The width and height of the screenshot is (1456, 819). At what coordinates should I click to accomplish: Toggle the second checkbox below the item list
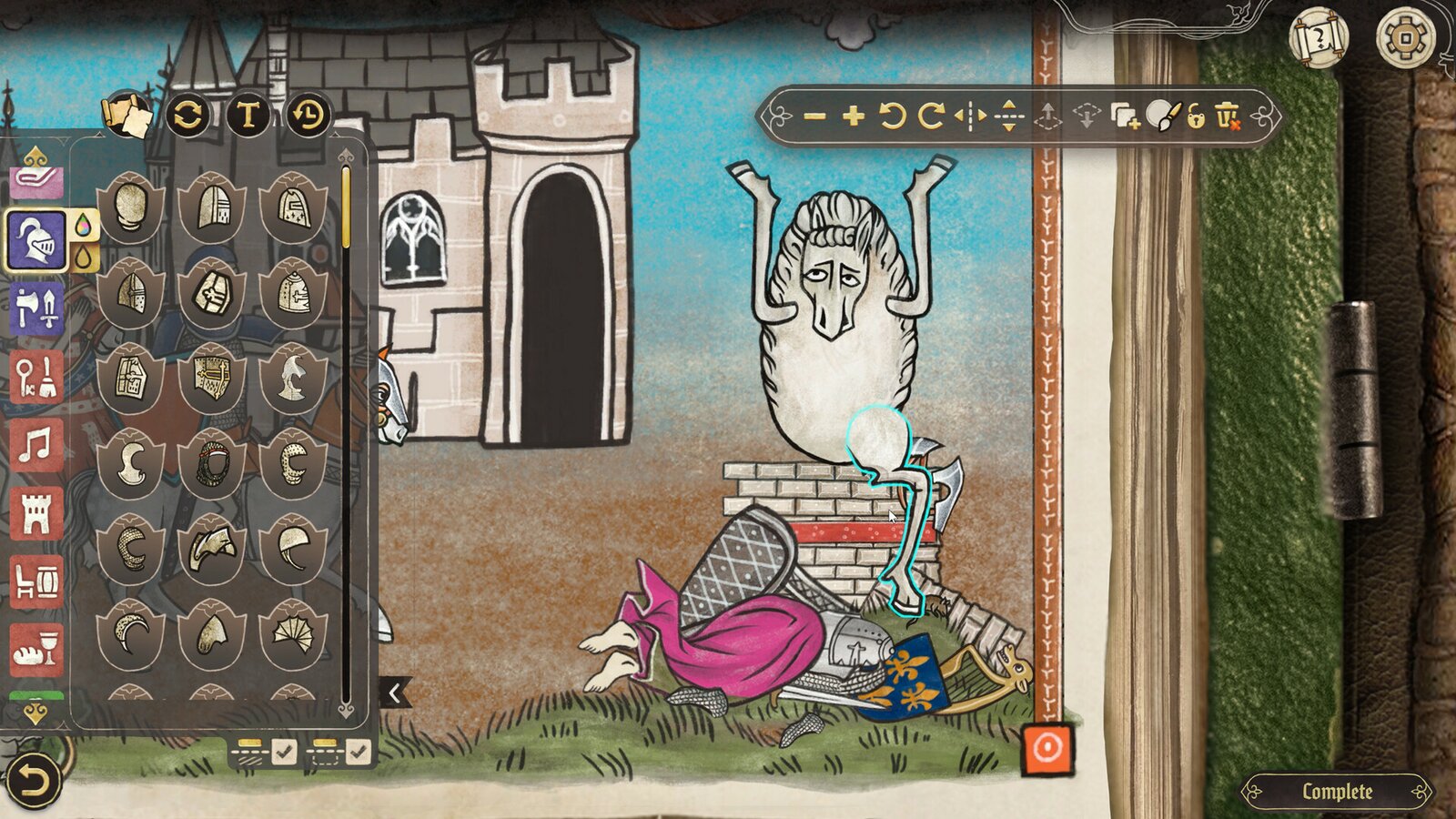pyautogui.click(x=357, y=752)
